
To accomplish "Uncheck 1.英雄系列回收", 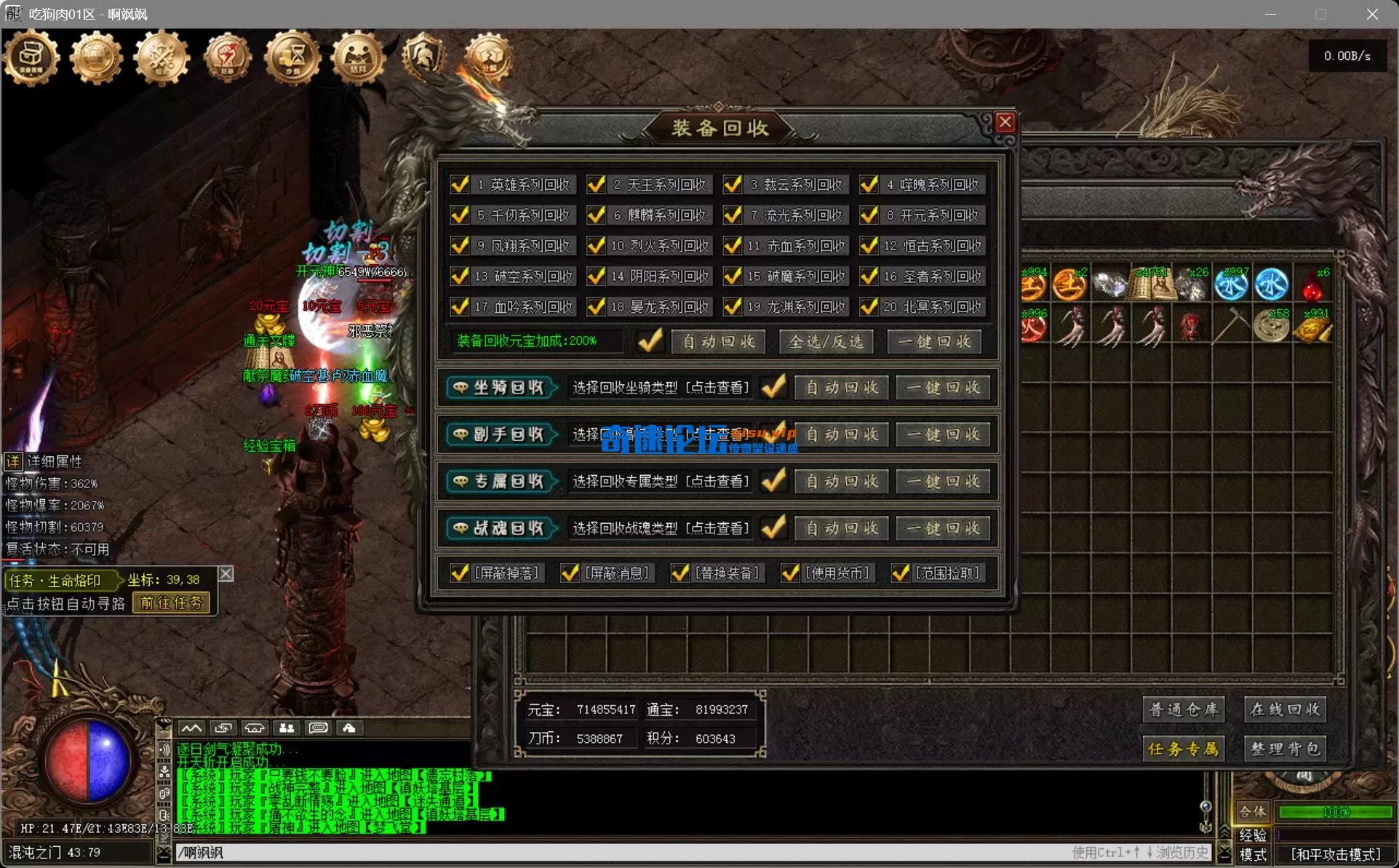I will click(x=459, y=184).
